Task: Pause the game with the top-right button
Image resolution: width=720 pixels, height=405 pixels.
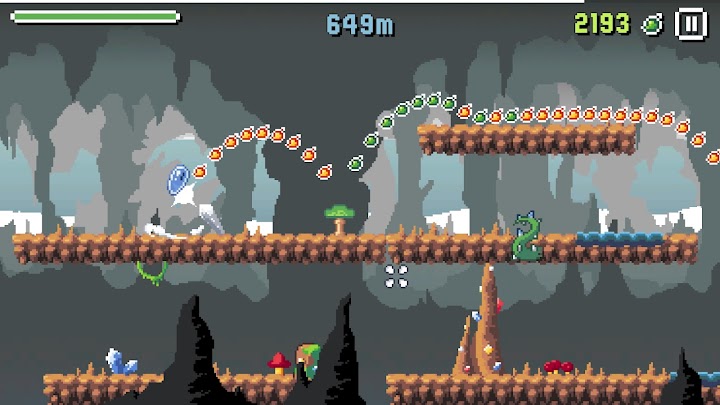Action: coord(690,23)
